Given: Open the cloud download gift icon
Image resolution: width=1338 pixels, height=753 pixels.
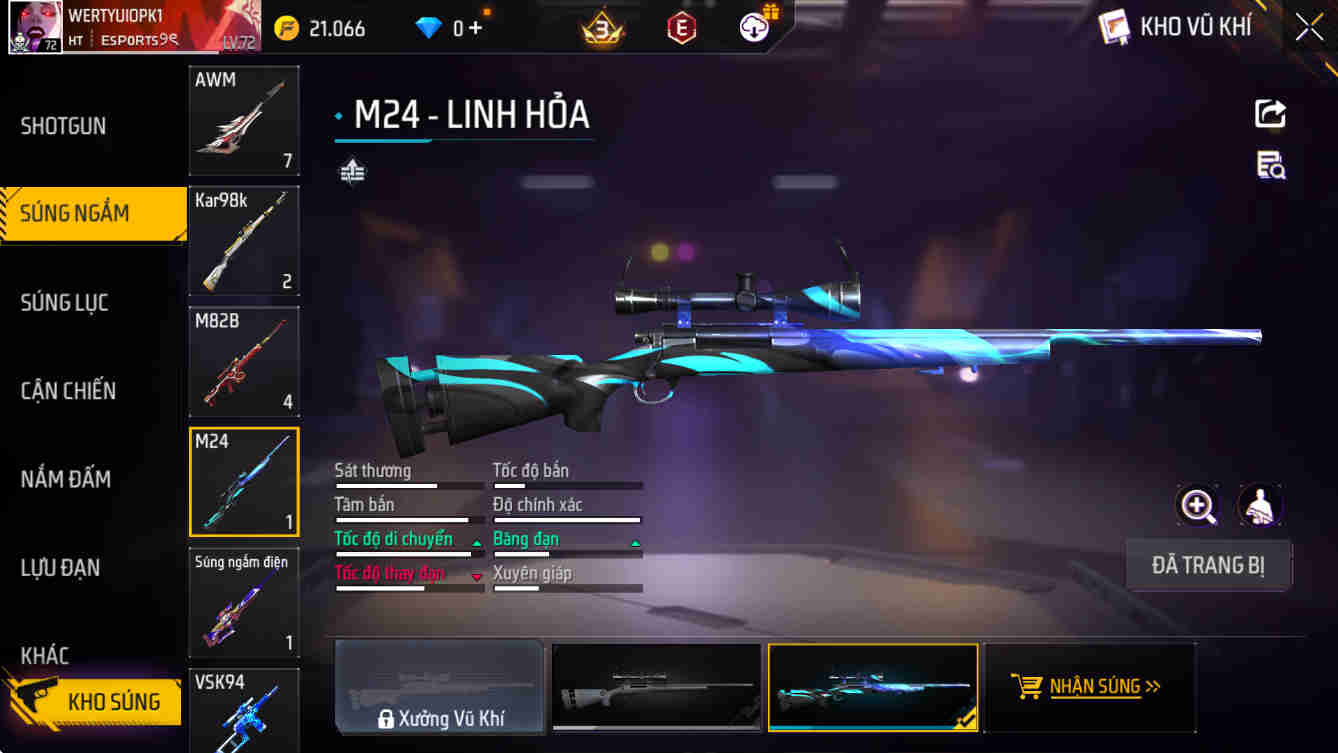Looking at the screenshot, I should 753,27.
